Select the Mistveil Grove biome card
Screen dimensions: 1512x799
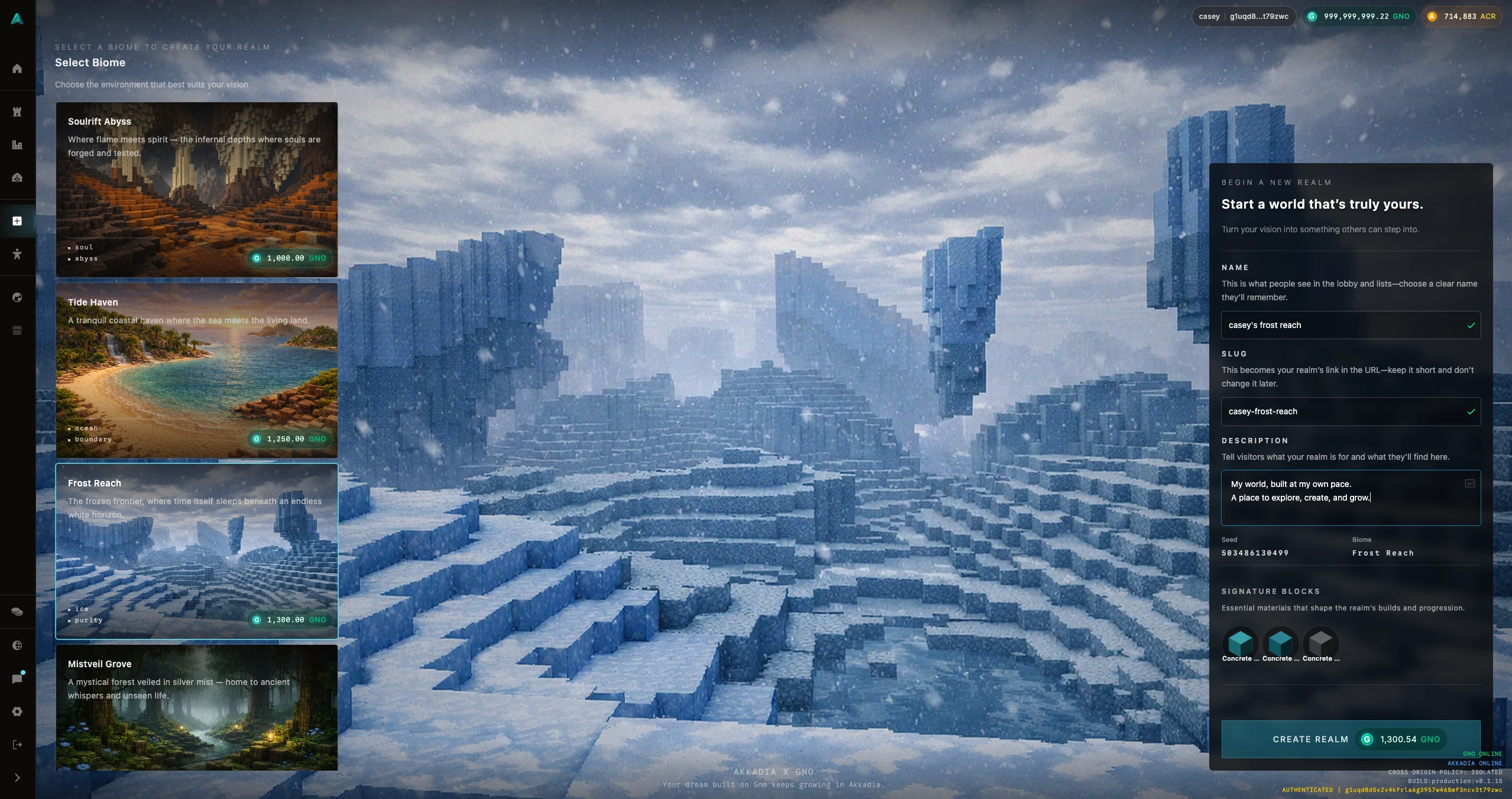coord(196,709)
